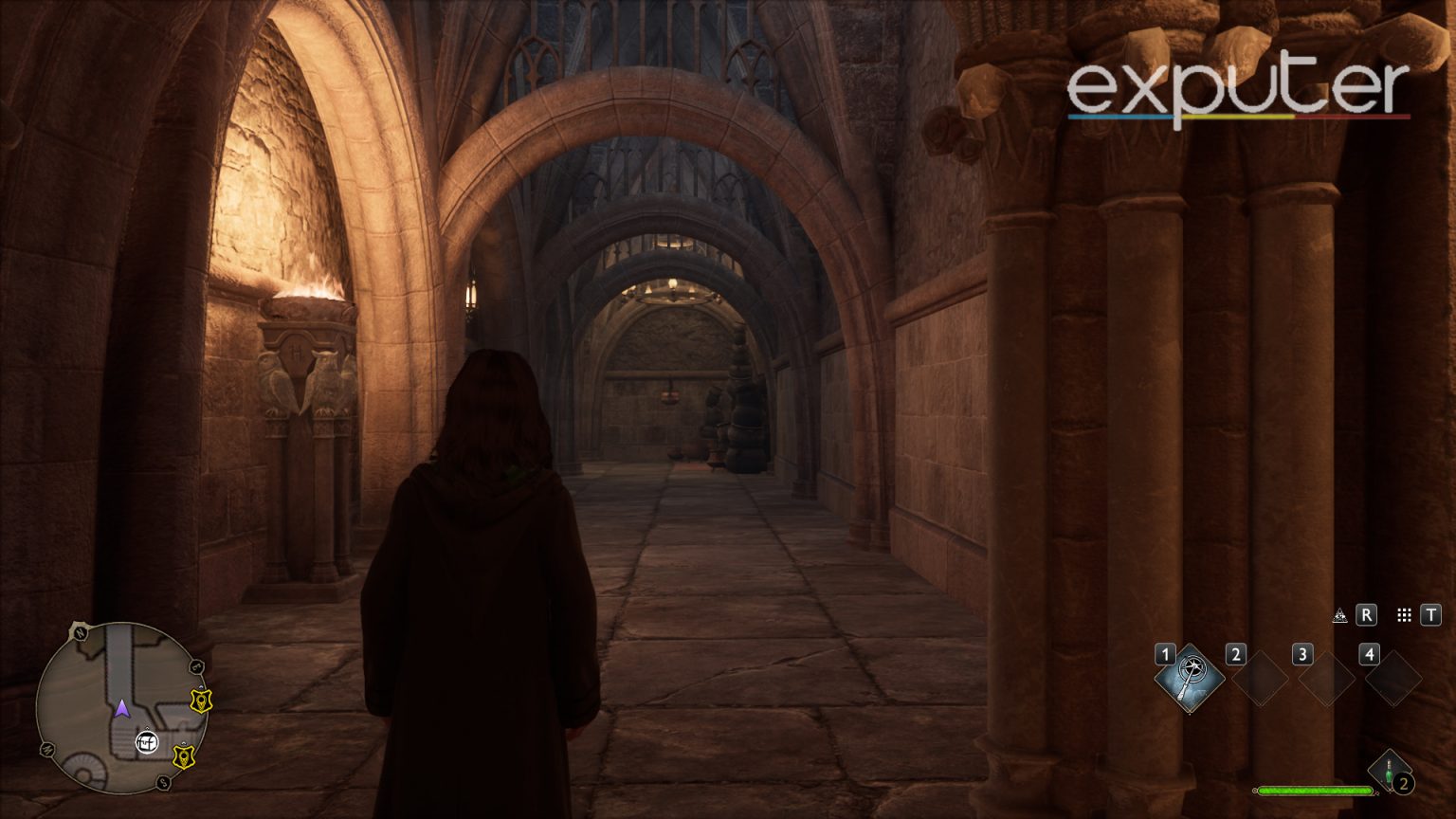Click the South marker on the minimap compass

coord(162,782)
